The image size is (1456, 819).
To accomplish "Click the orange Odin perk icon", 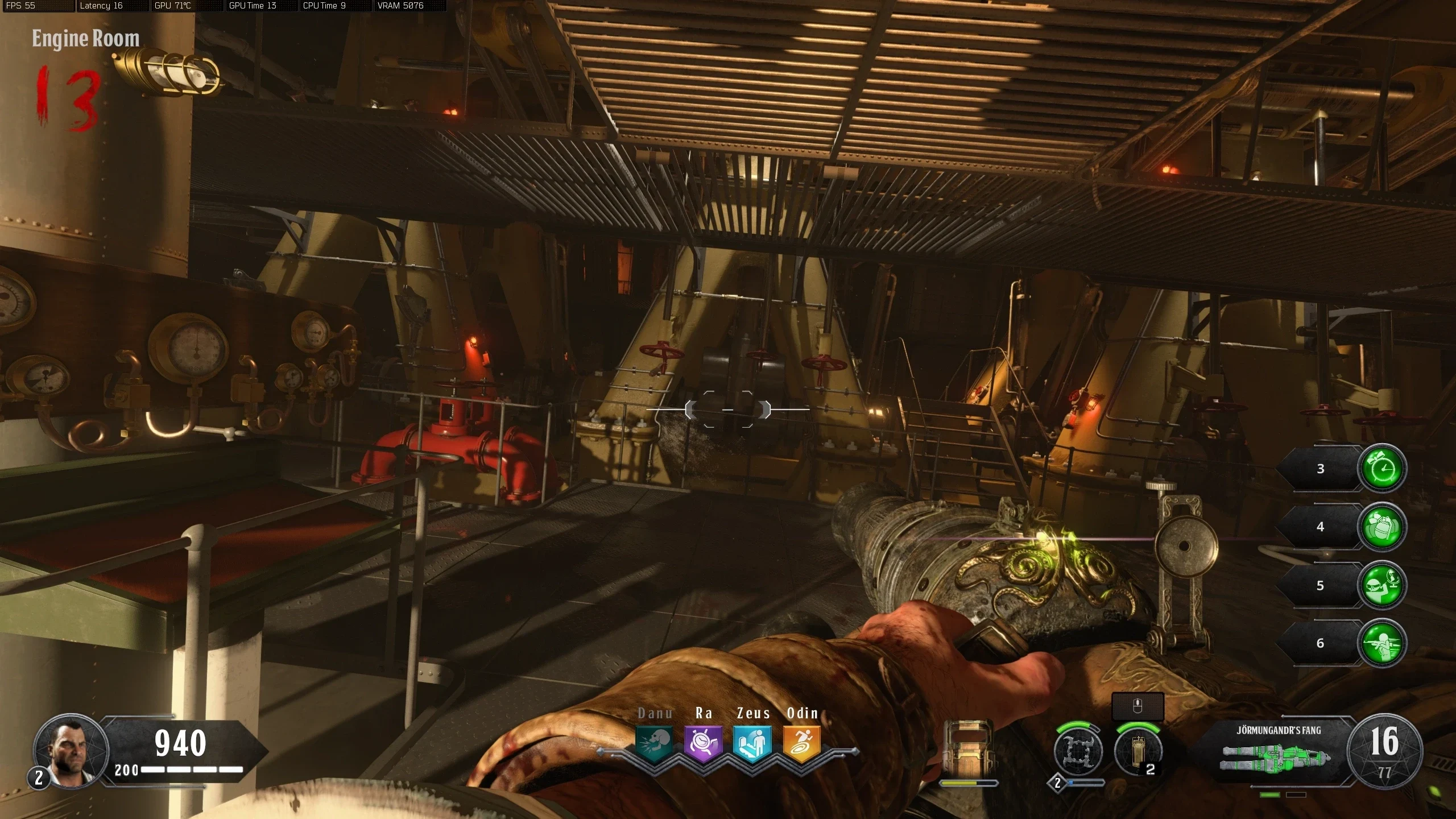I will pyautogui.click(x=802, y=743).
